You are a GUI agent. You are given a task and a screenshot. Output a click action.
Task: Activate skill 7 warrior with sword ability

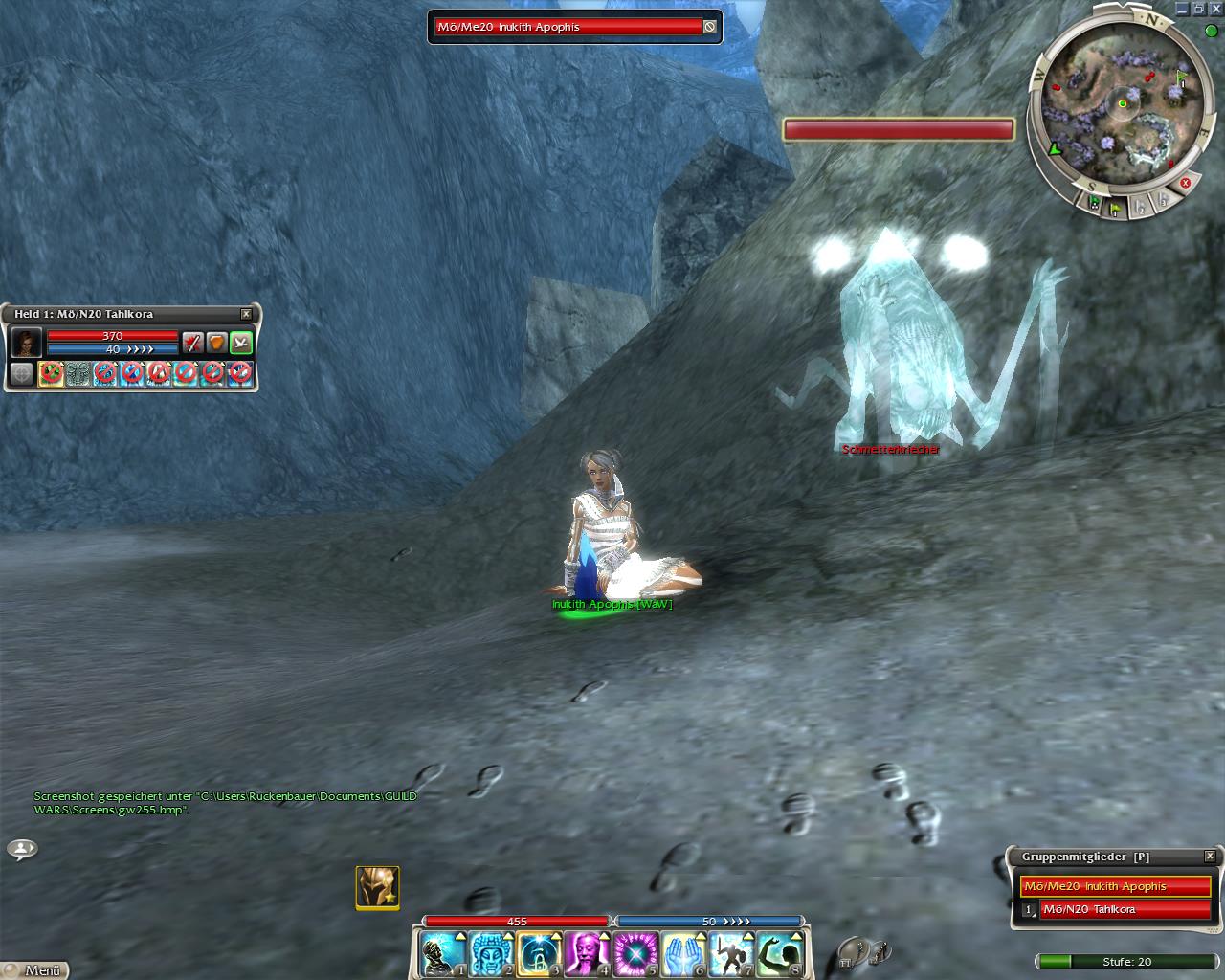730,954
